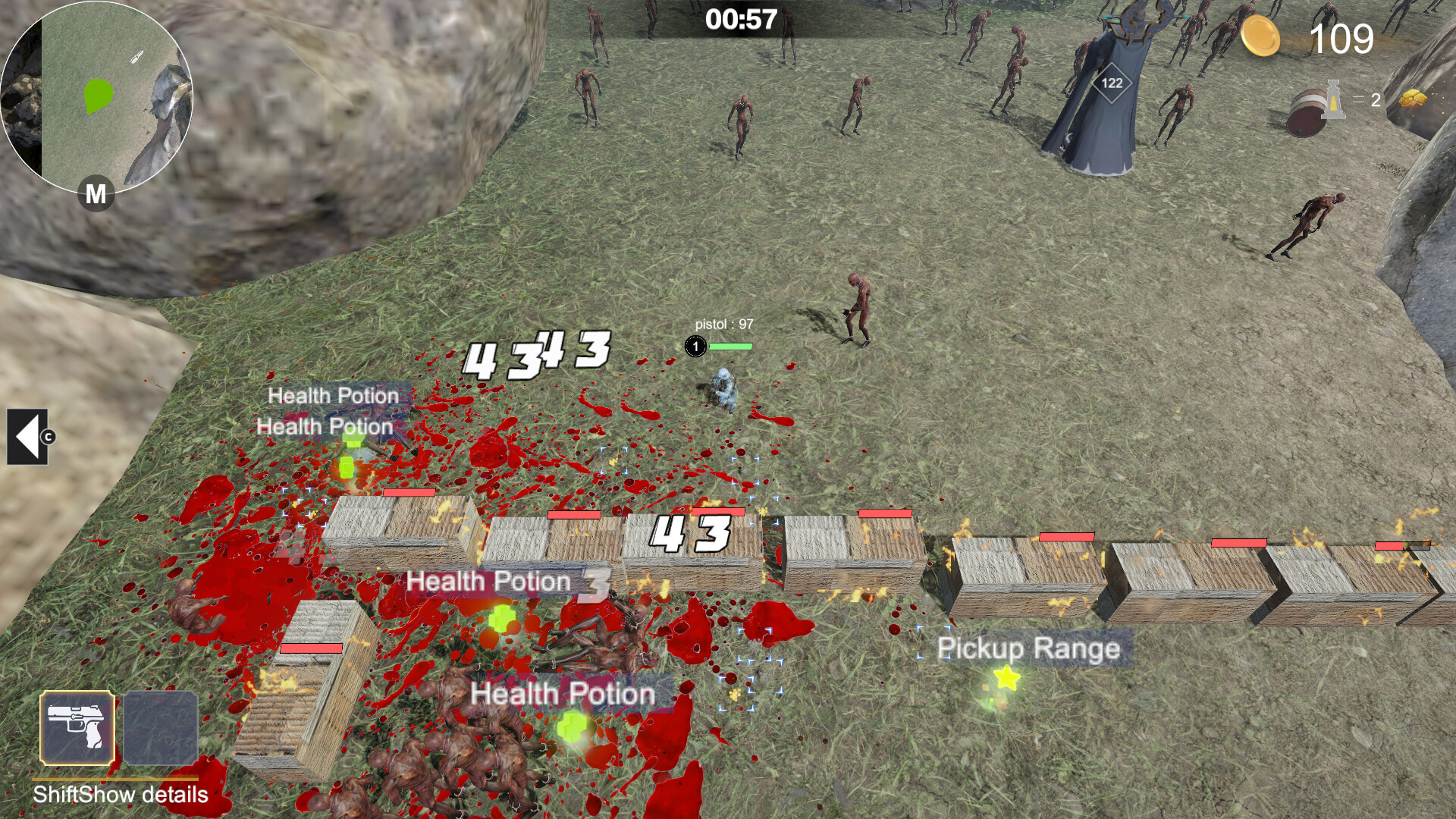This screenshot has height=819, width=1456.
Task: Open the Pickup Range upgrade label
Action: coord(1028,648)
